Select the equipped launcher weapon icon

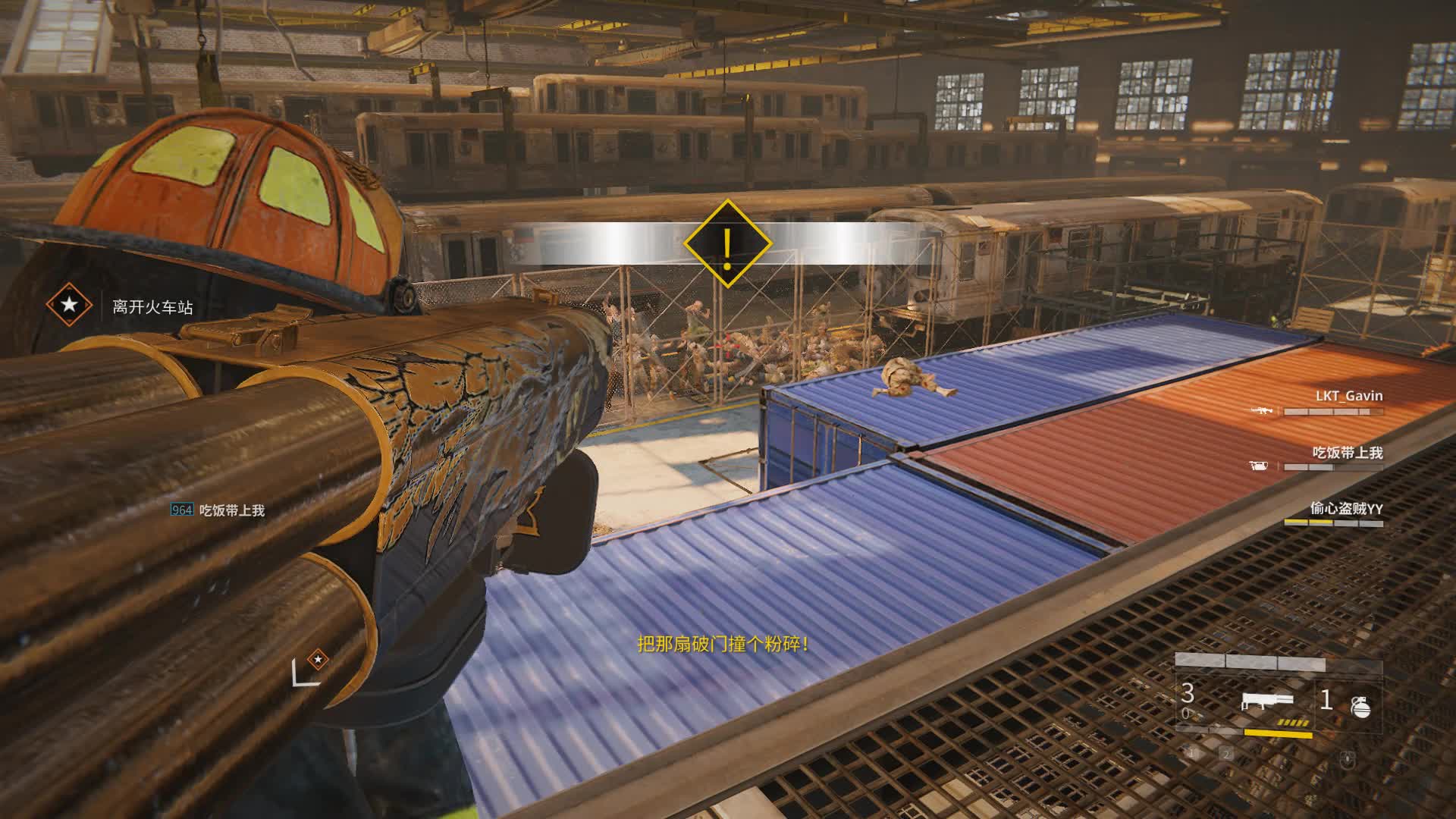(x=1266, y=701)
